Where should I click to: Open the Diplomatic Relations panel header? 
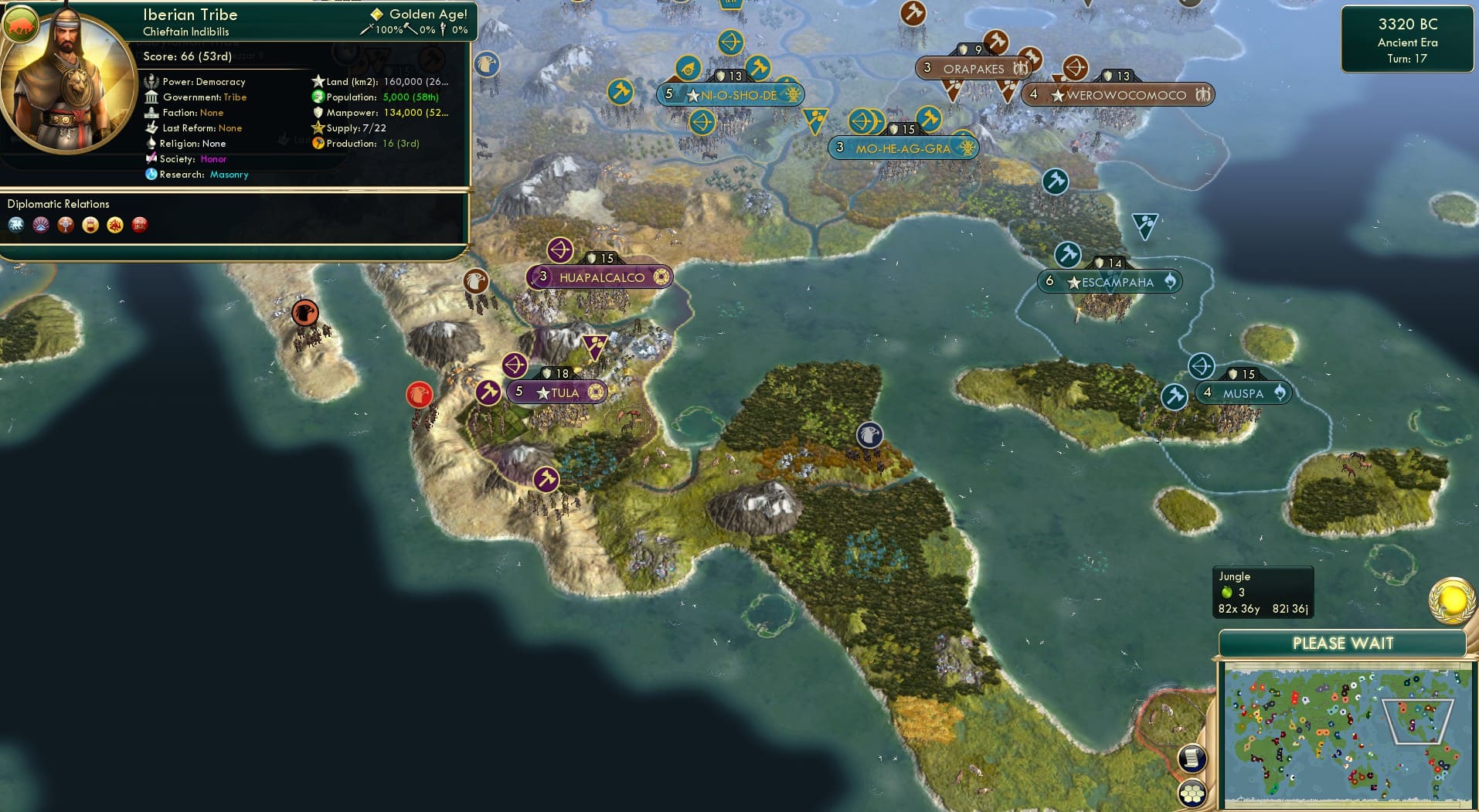[x=60, y=203]
